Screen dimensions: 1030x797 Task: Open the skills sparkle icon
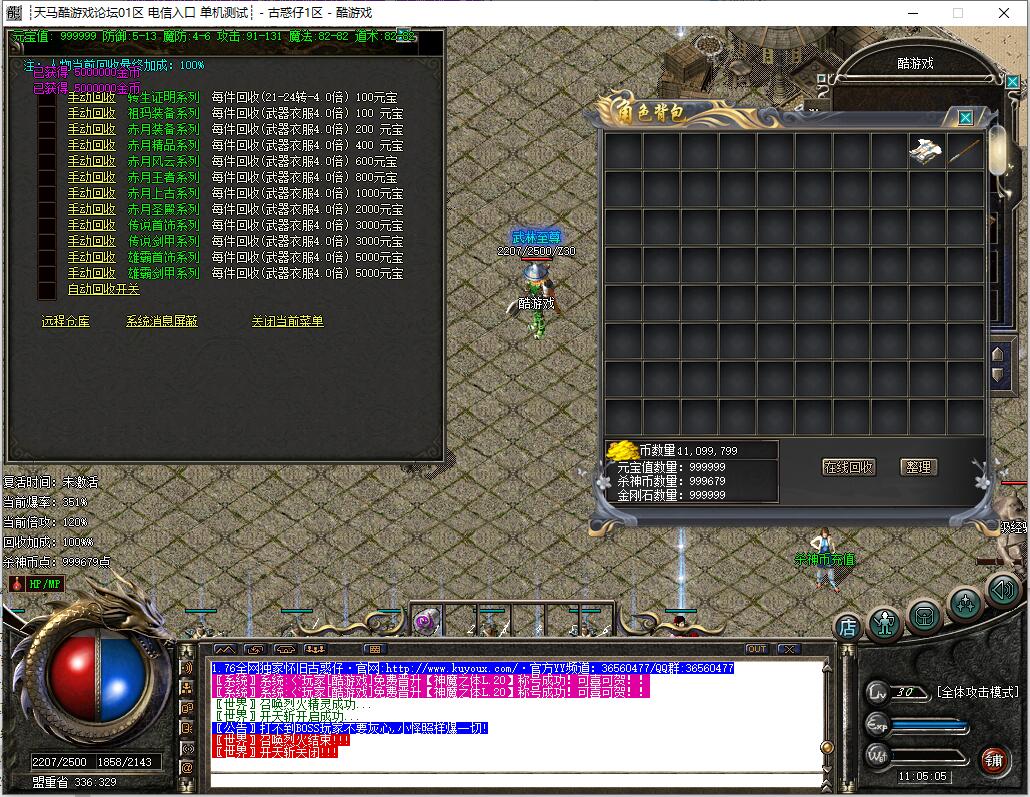pos(964,604)
